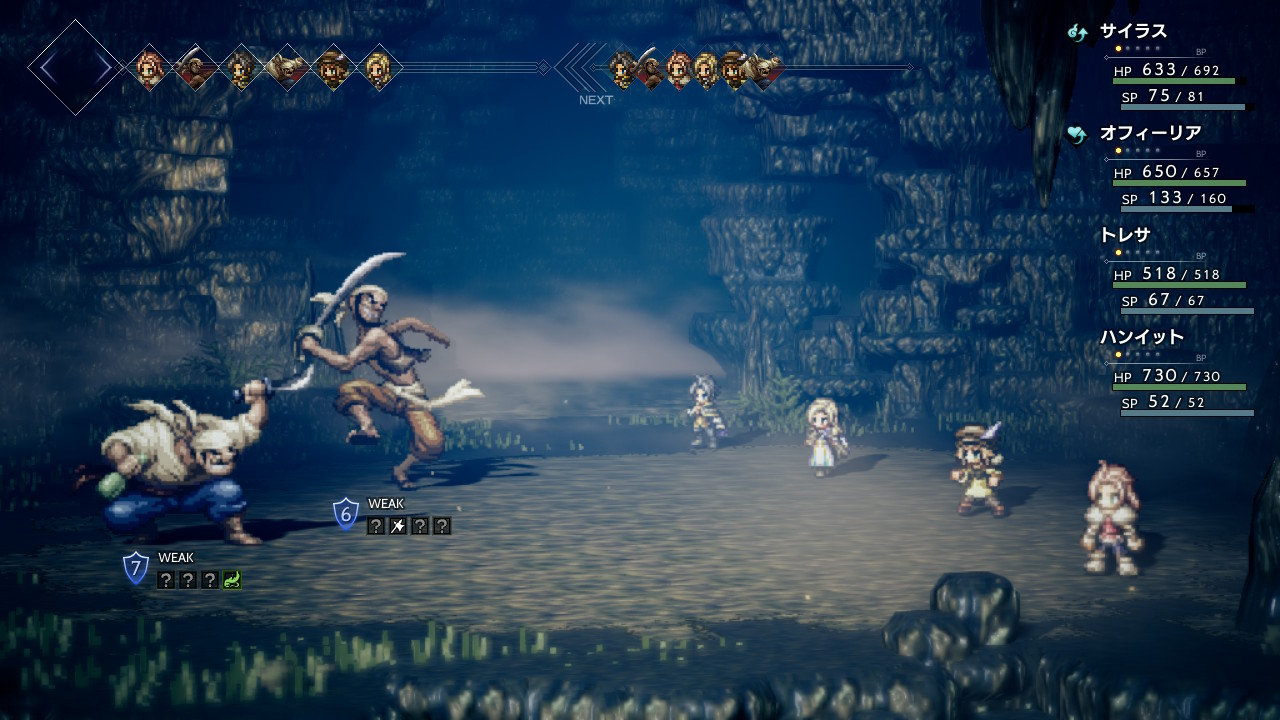Click the first portrait in the NEXT turn order
Screen dimensions: 1280x720
pos(622,68)
